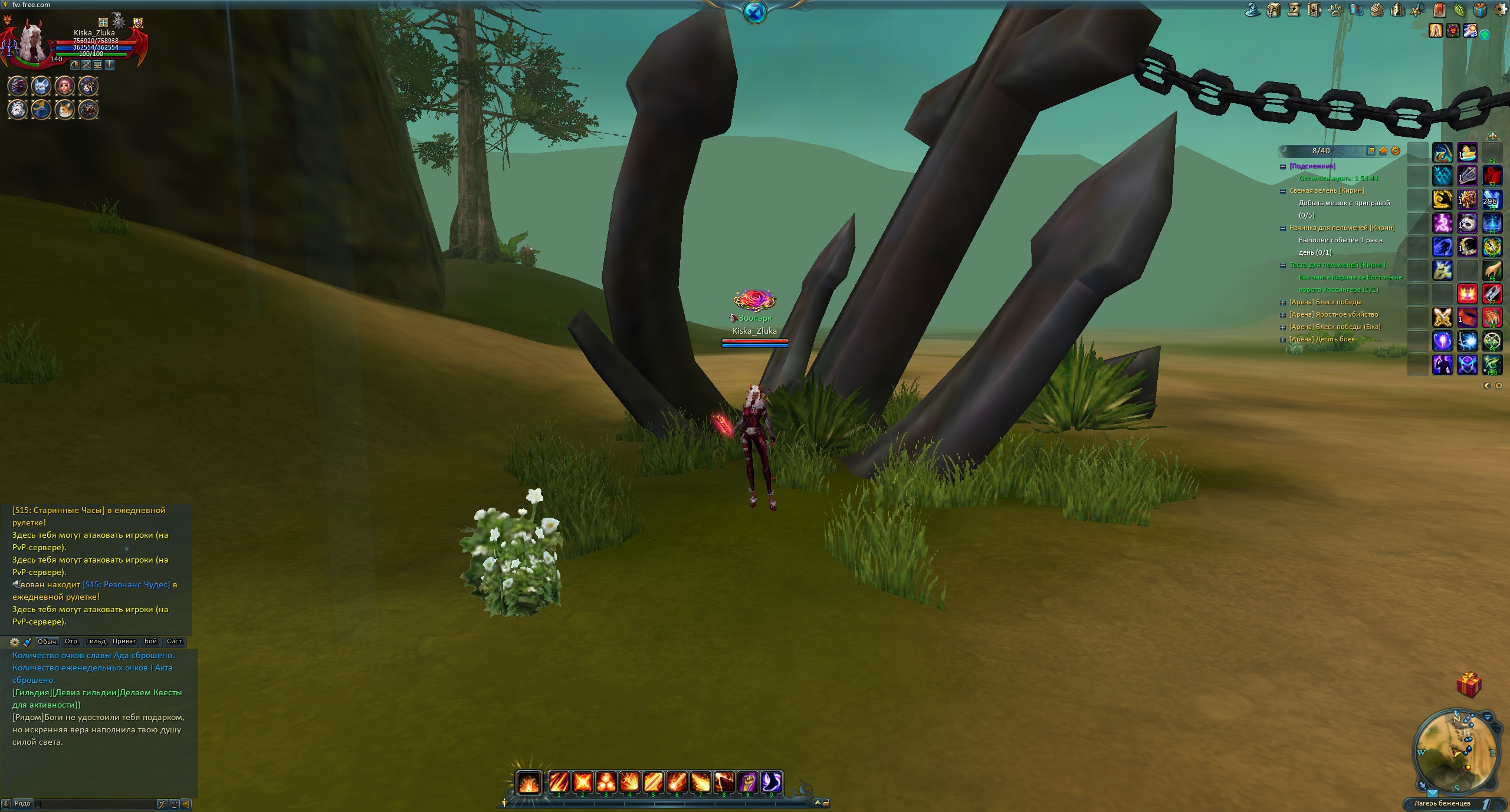Image resolution: width=1510 pixels, height=812 pixels.
Task: Activate the purple fist skill in slot 9
Action: [748, 783]
